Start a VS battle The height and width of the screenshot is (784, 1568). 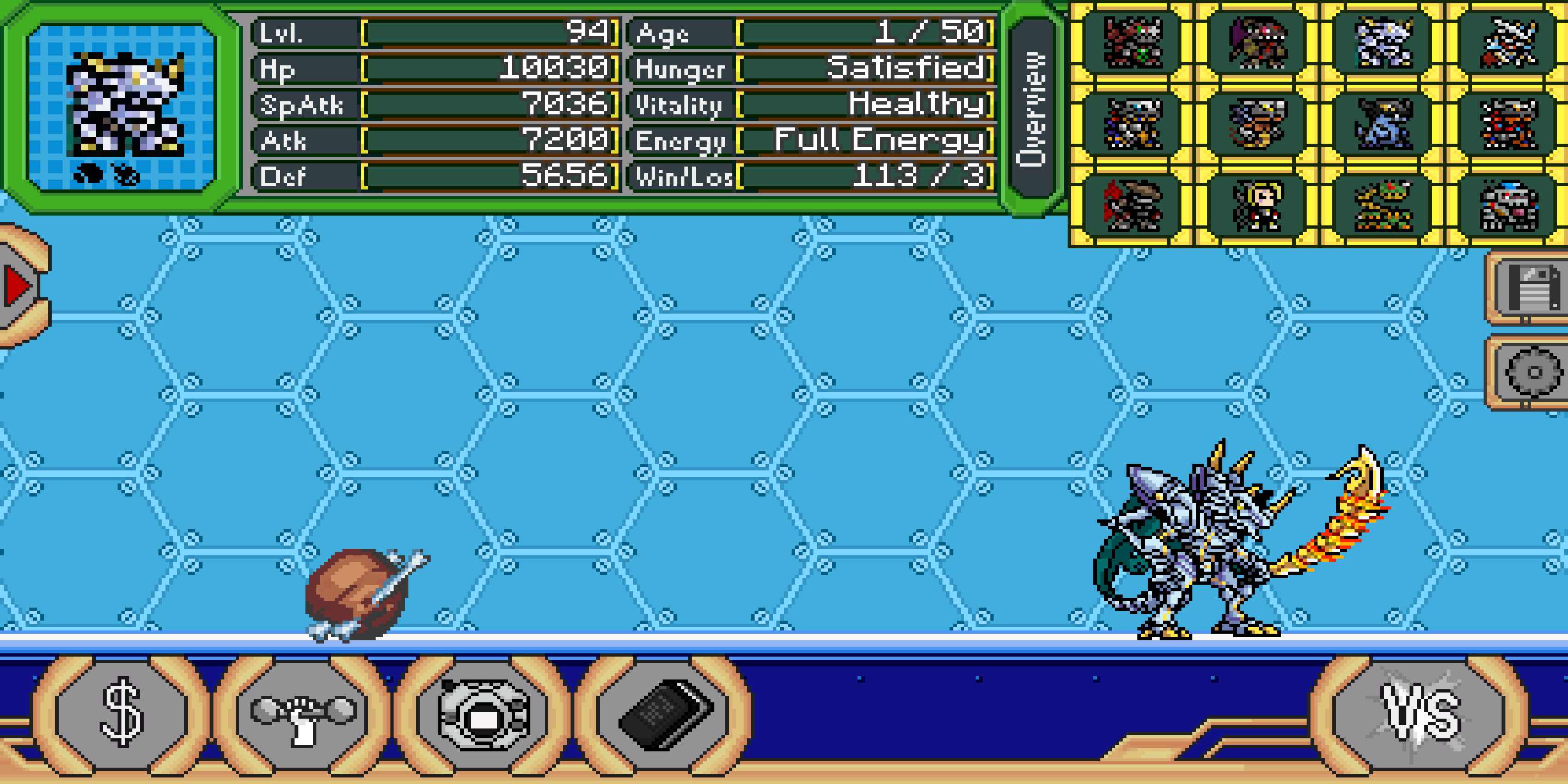pyautogui.click(x=1419, y=713)
